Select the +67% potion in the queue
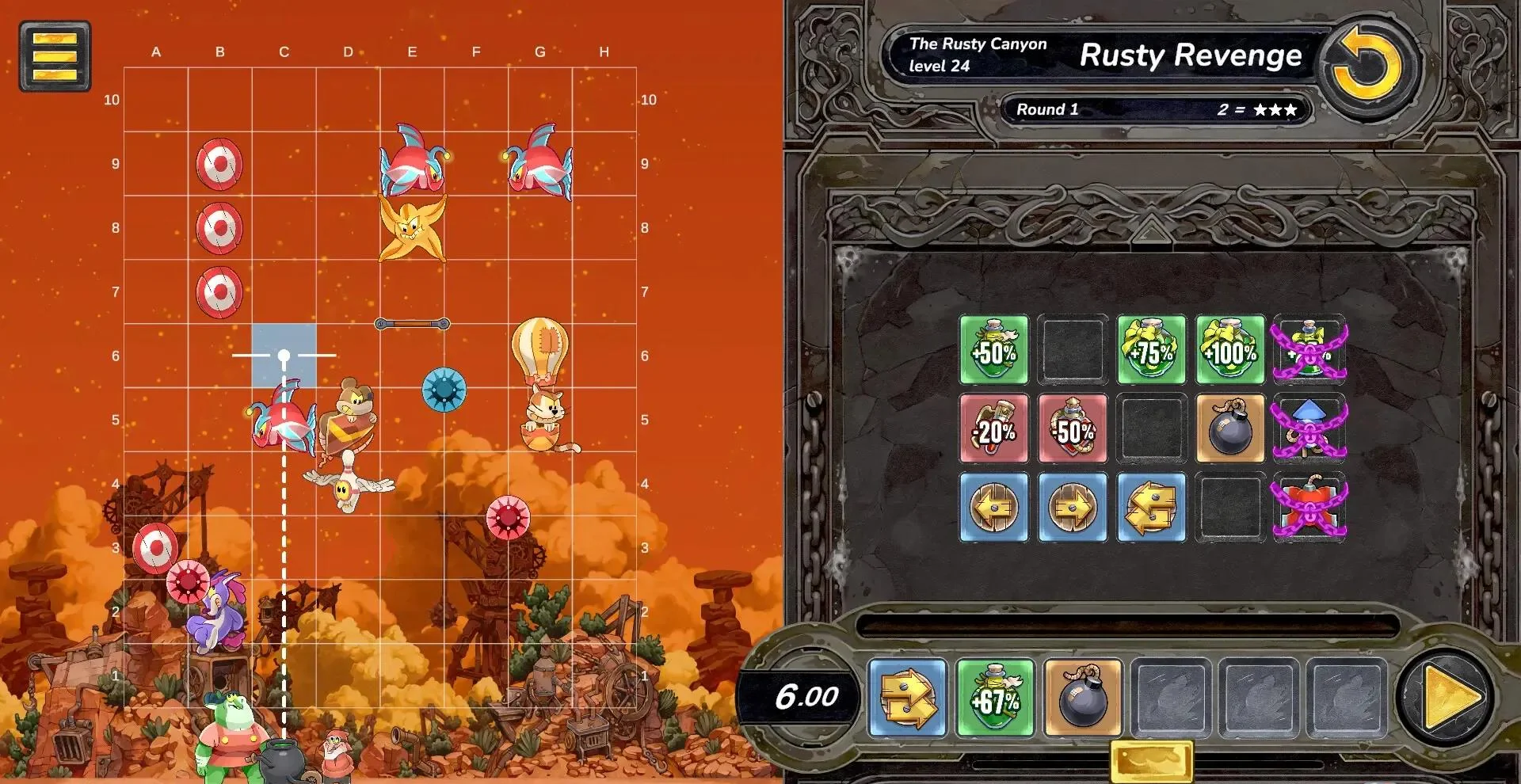1521x784 pixels. (995, 698)
